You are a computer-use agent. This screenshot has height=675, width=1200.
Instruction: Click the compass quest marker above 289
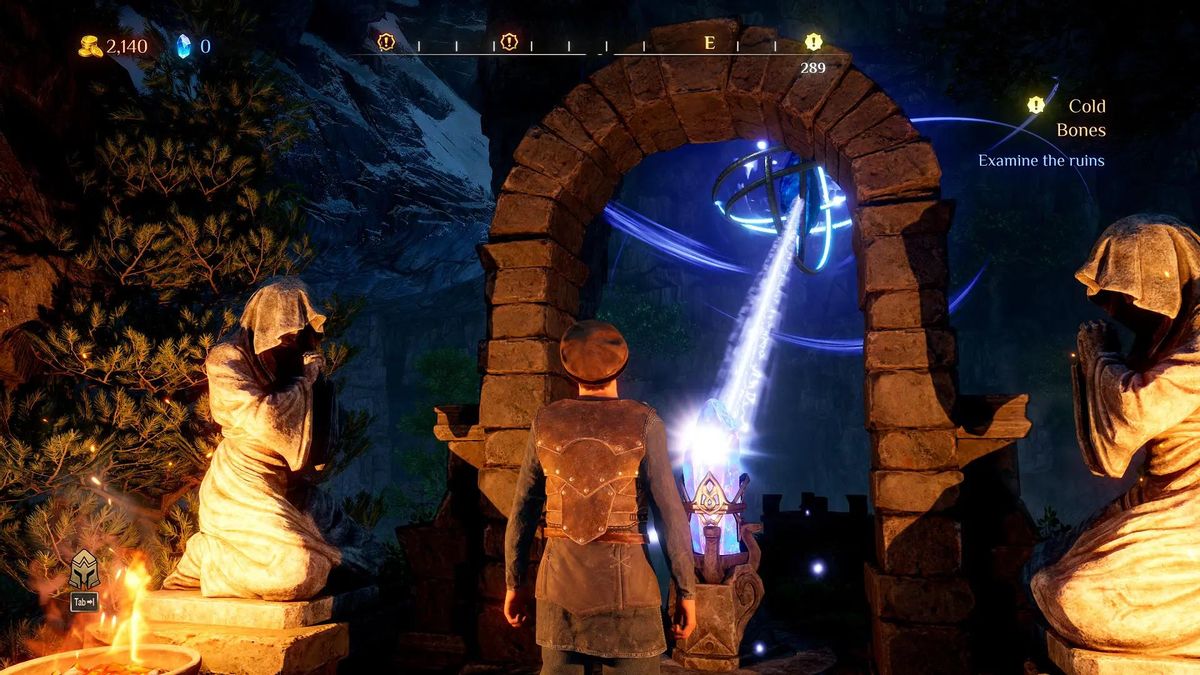pos(813,42)
